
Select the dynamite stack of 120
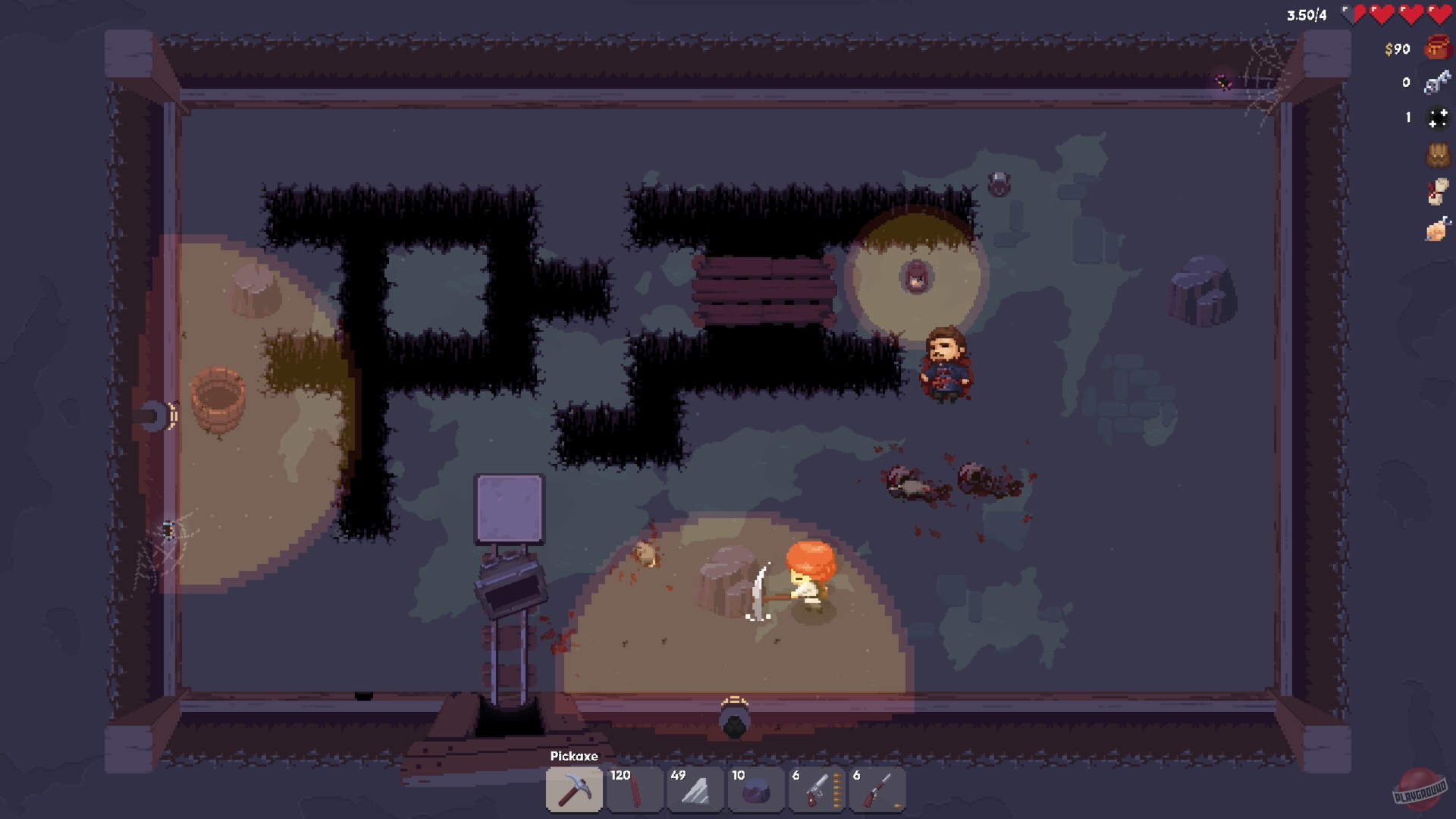click(x=635, y=789)
